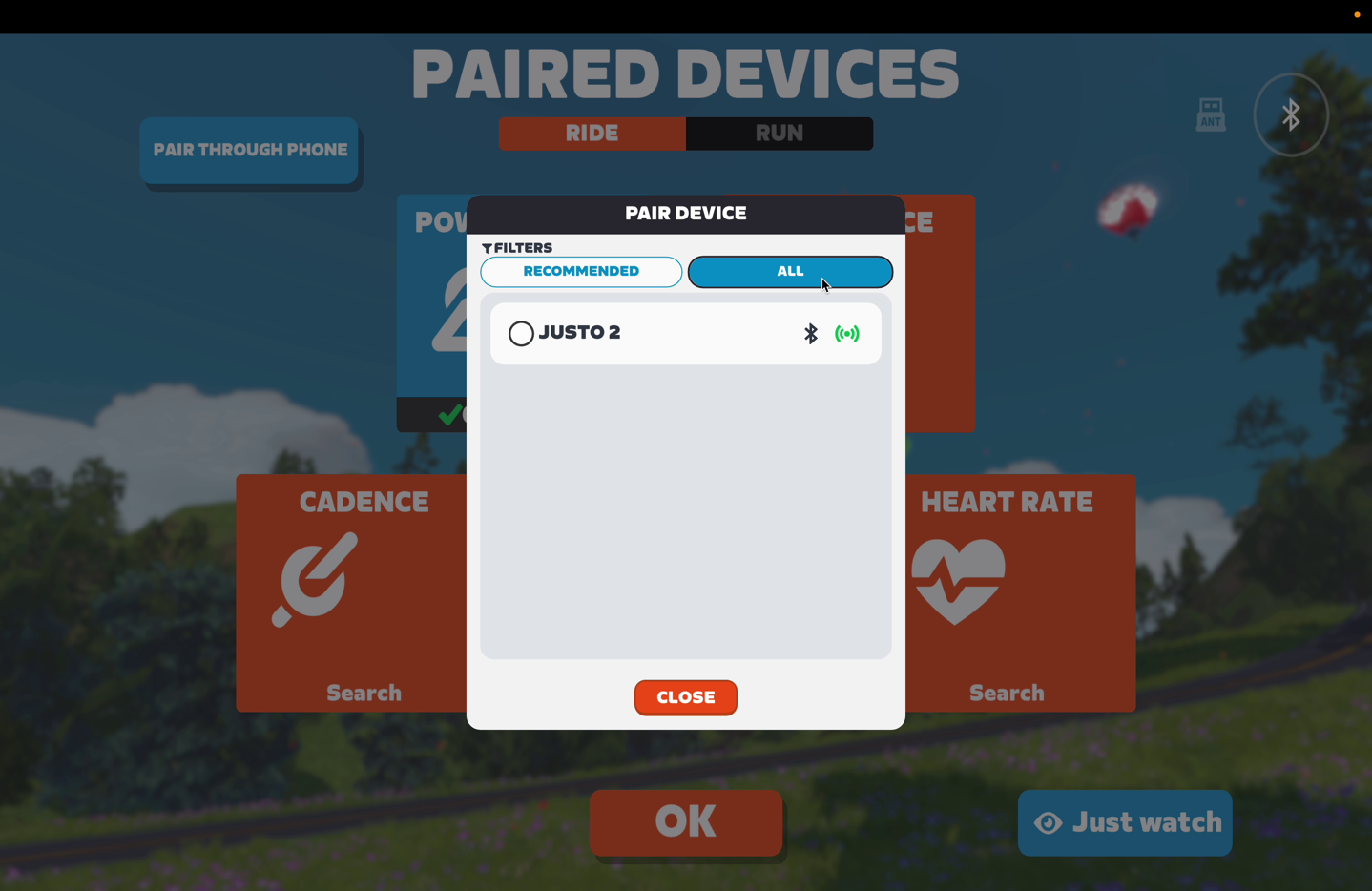The height and width of the screenshot is (891, 1372).
Task: Click the PAIR THROUGH PHONE button
Action: point(248,150)
